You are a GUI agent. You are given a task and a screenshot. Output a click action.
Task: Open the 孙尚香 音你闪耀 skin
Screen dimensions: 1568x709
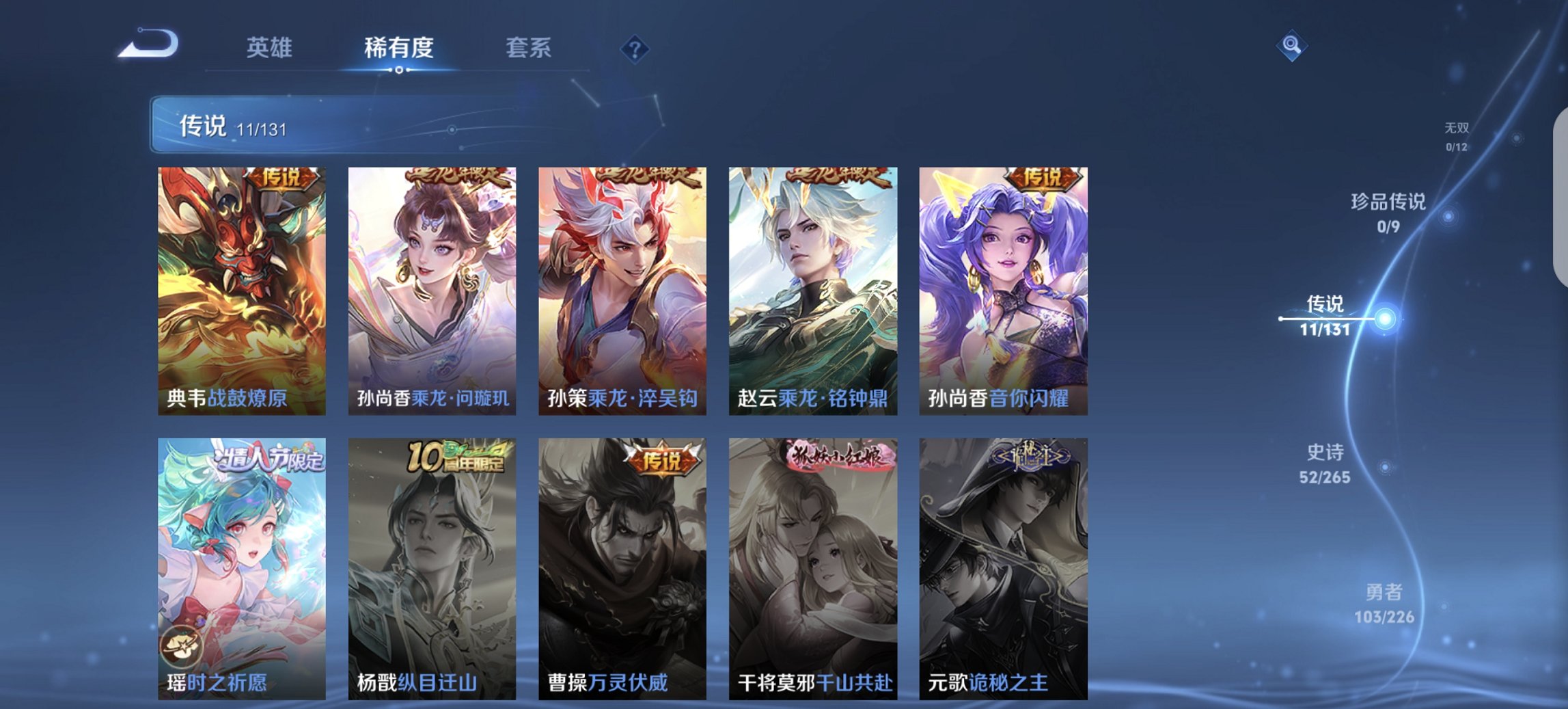pyautogui.click(x=1007, y=291)
